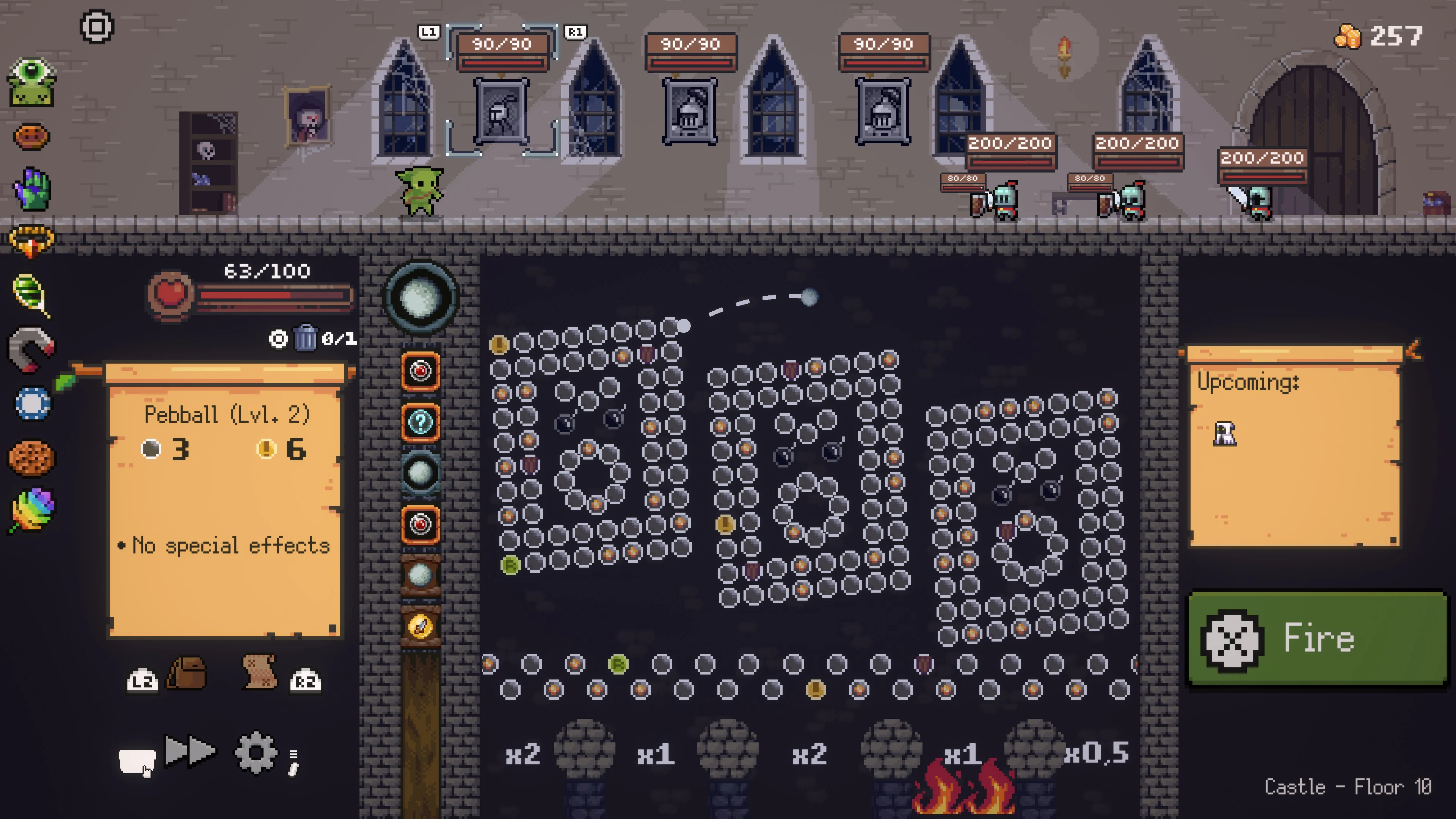Select the magnet relic in the sidebar
1456x819 pixels.
[31, 348]
